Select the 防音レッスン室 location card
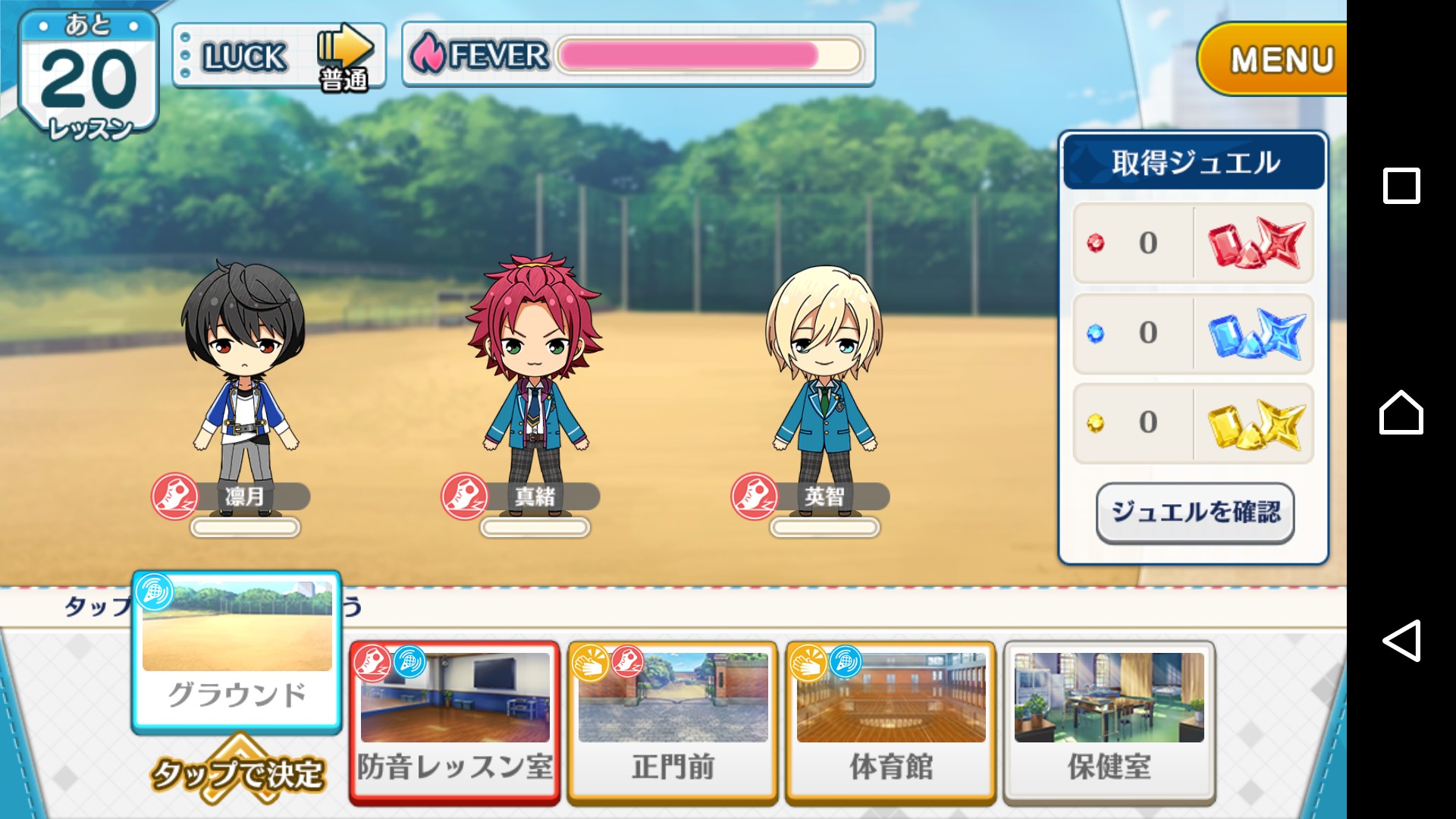The image size is (1456, 819). tap(455, 721)
